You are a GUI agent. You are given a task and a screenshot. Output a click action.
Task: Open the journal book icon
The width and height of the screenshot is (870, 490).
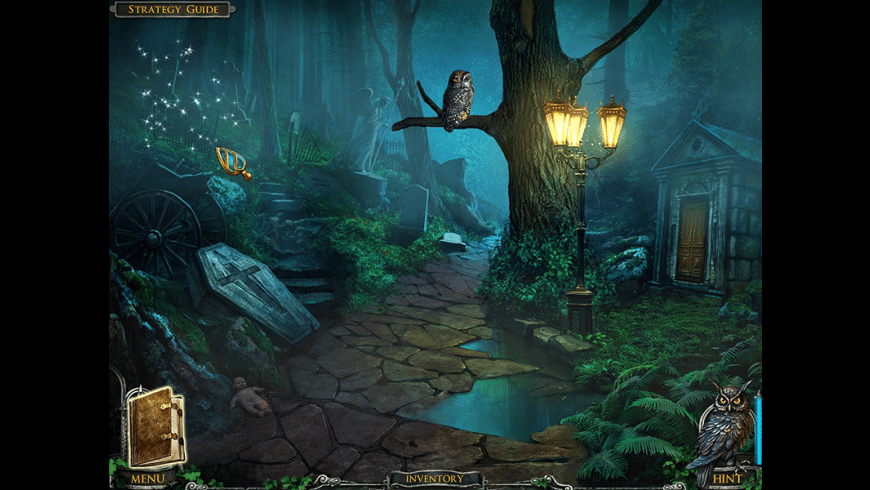tap(156, 427)
